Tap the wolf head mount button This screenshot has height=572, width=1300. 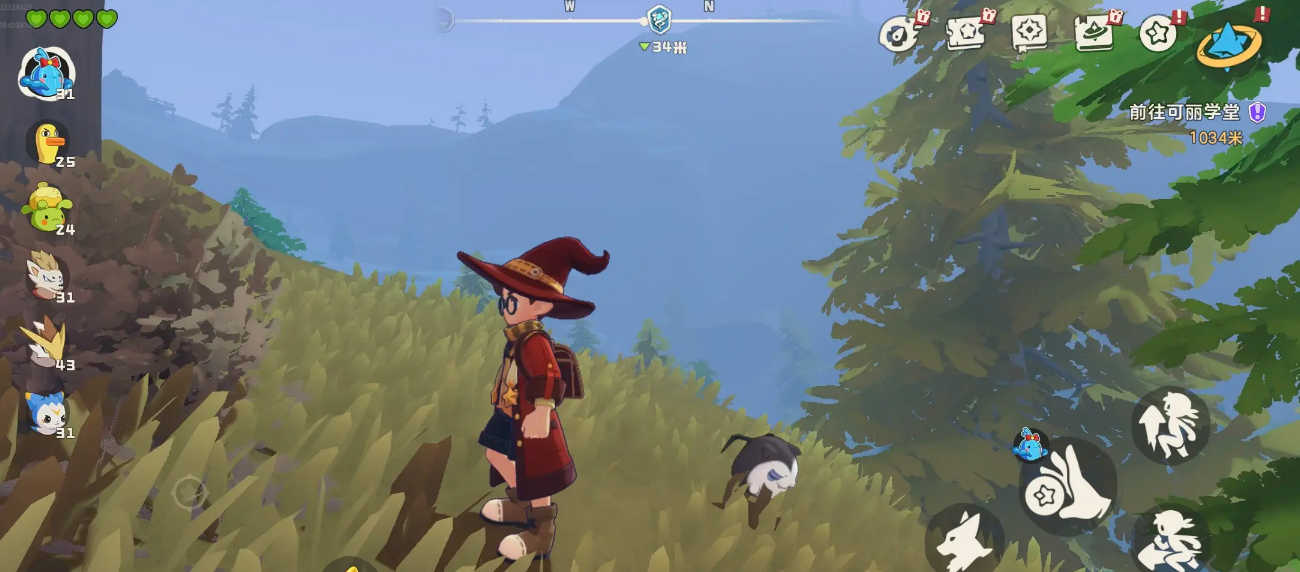[x=965, y=541]
